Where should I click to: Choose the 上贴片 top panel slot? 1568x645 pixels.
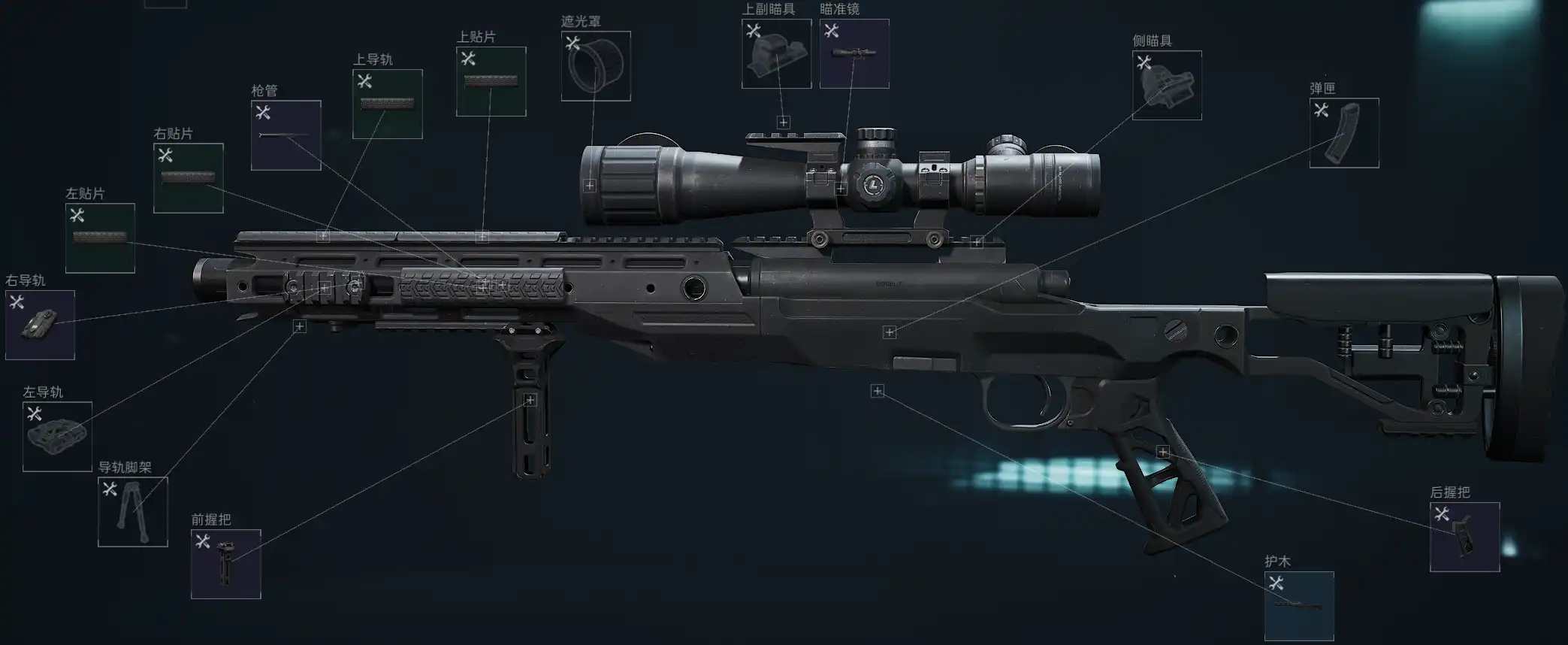pos(491,82)
